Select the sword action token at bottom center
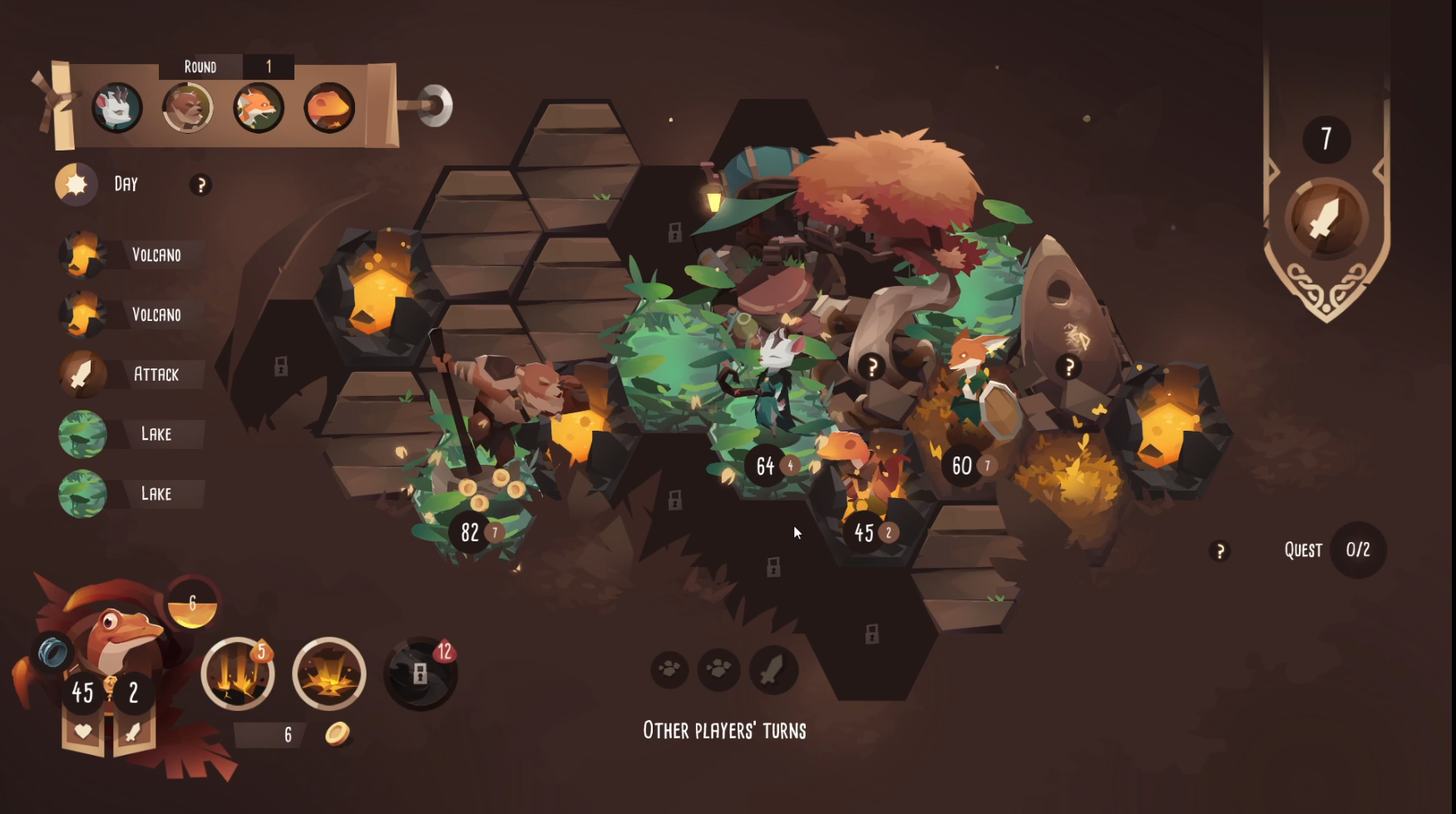This screenshot has height=814, width=1456. pos(773,669)
